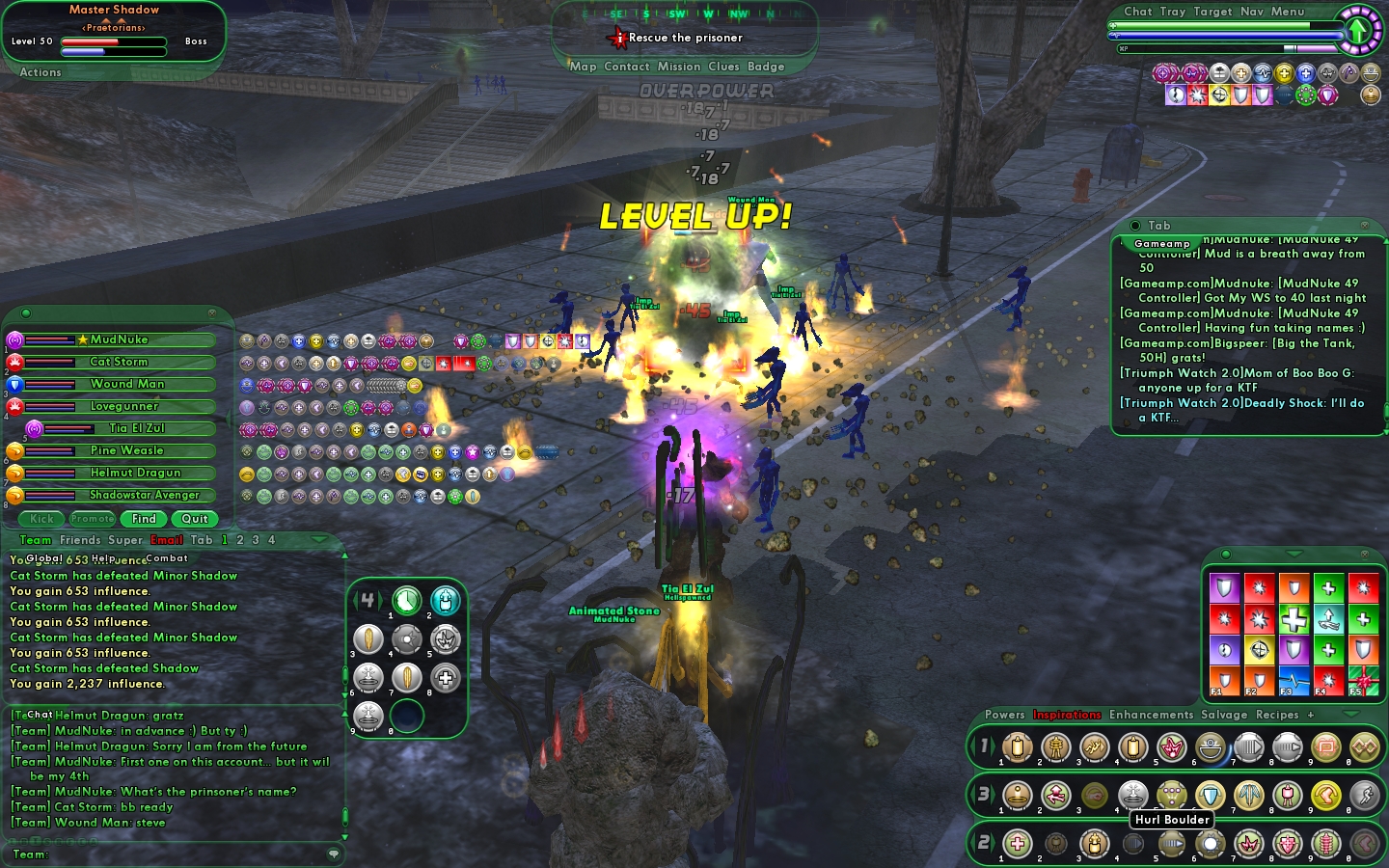The image size is (1389, 868).
Task: Switch to the Friends tab
Action: coord(80,540)
